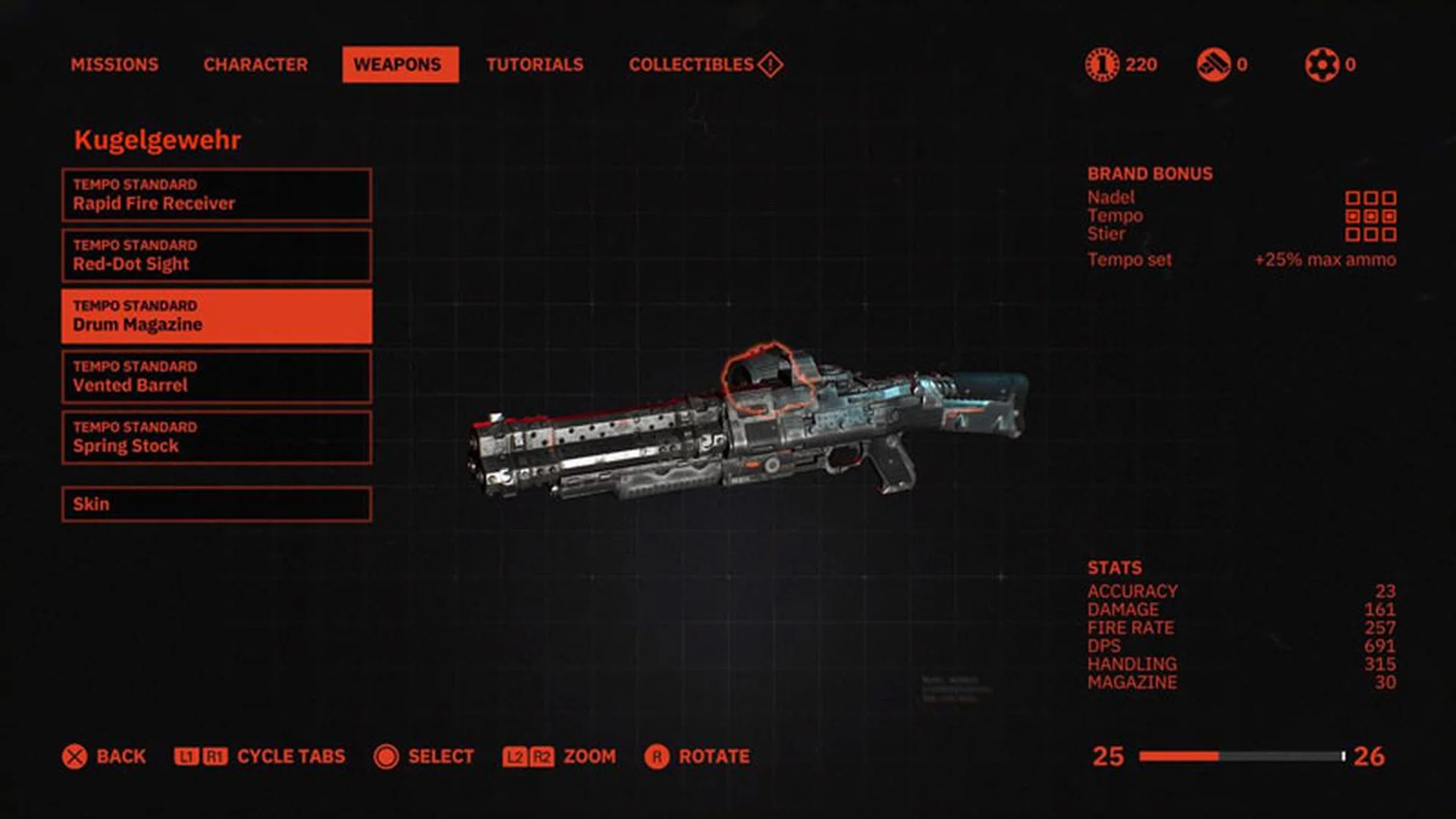This screenshot has height=819, width=1456.
Task: Select the Vented Barrel attachment
Action: coord(215,377)
